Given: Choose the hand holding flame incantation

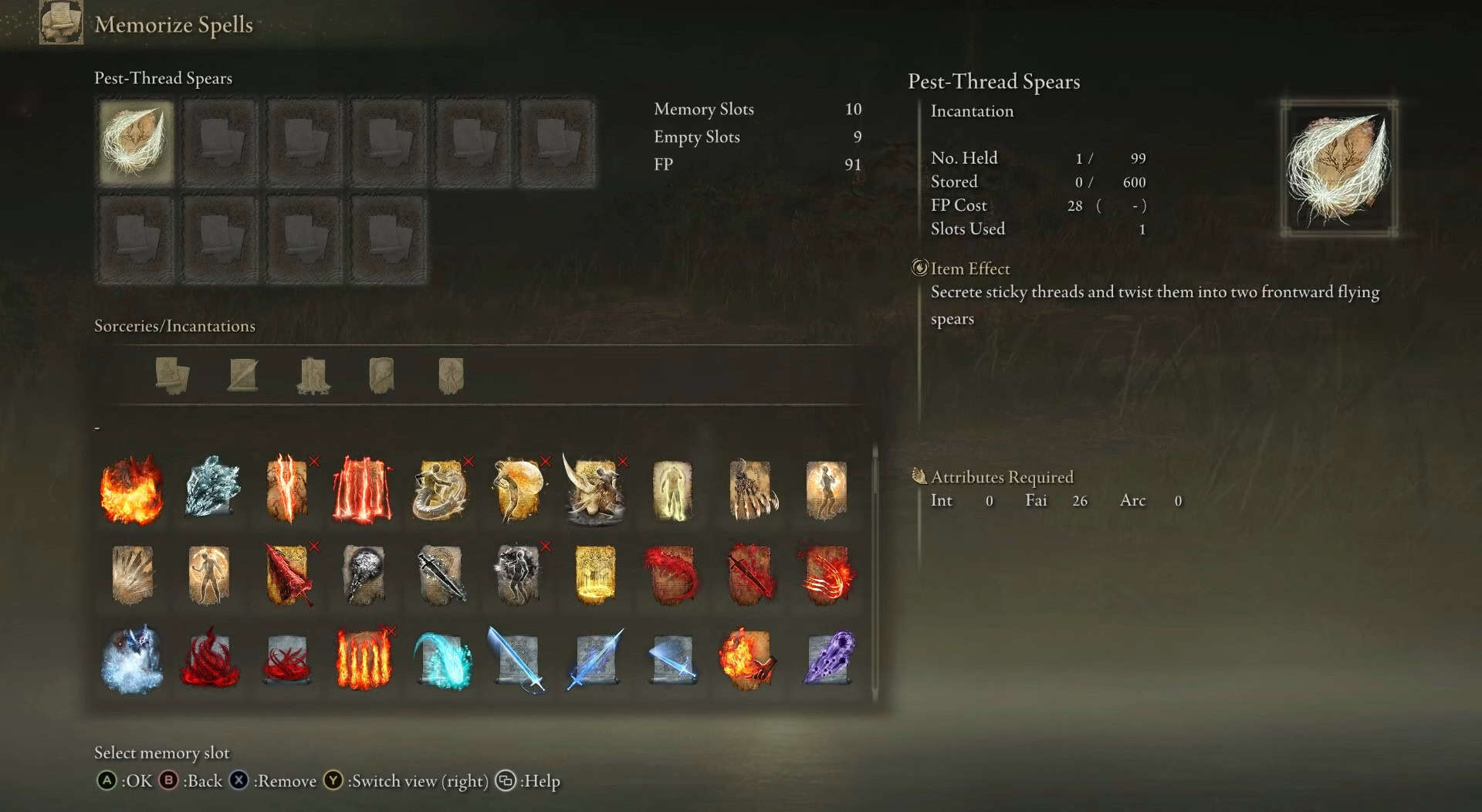Looking at the screenshot, I should pyautogui.click(x=747, y=660).
